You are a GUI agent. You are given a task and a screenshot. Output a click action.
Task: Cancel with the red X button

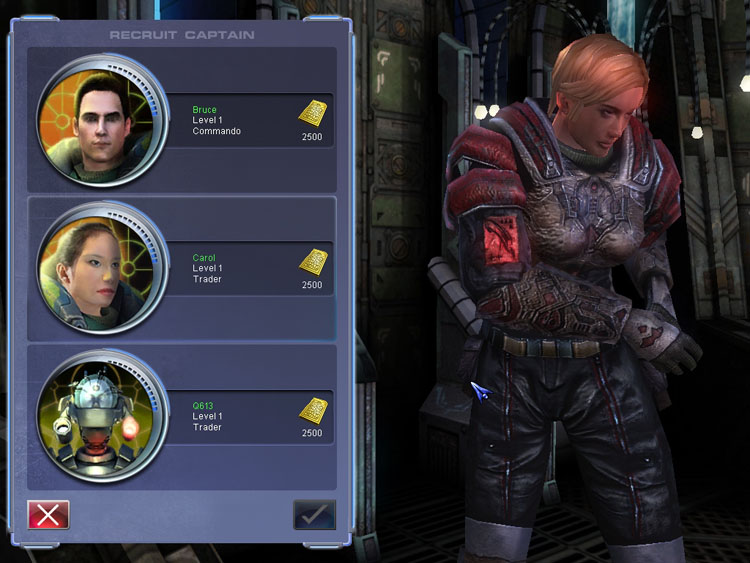[48, 514]
